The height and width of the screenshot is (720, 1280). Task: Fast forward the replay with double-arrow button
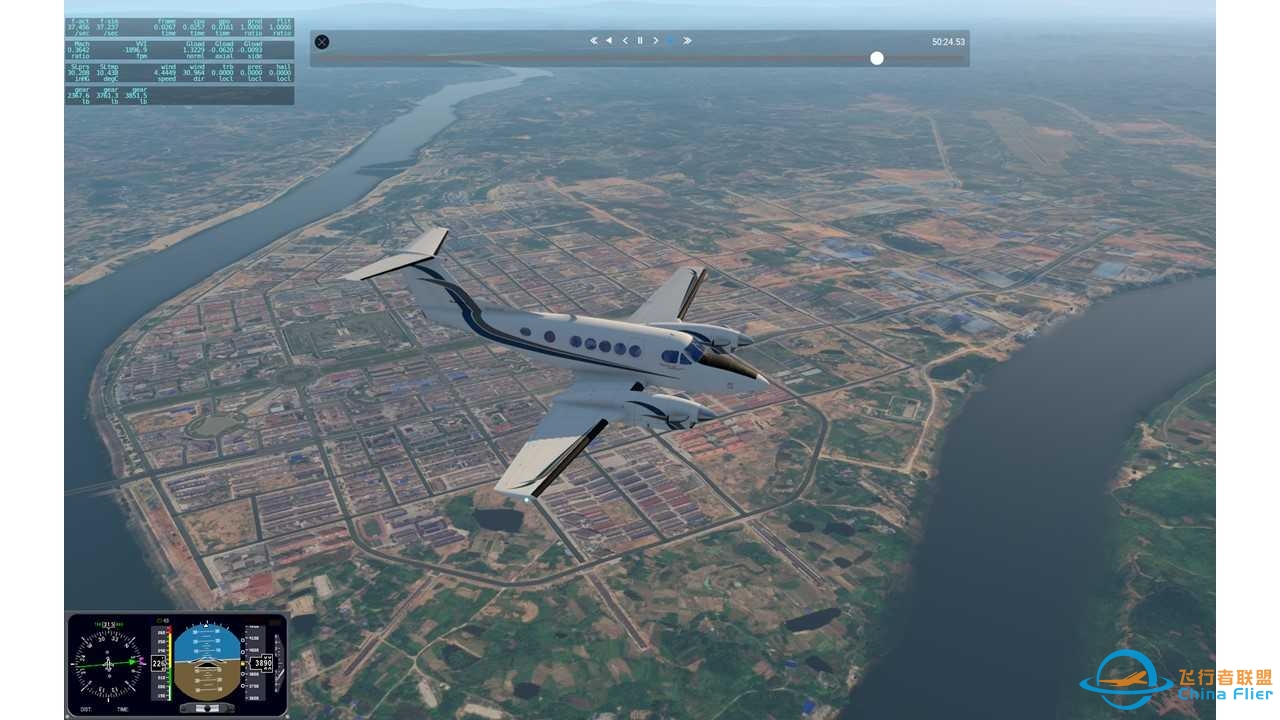[x=687, y=41]
